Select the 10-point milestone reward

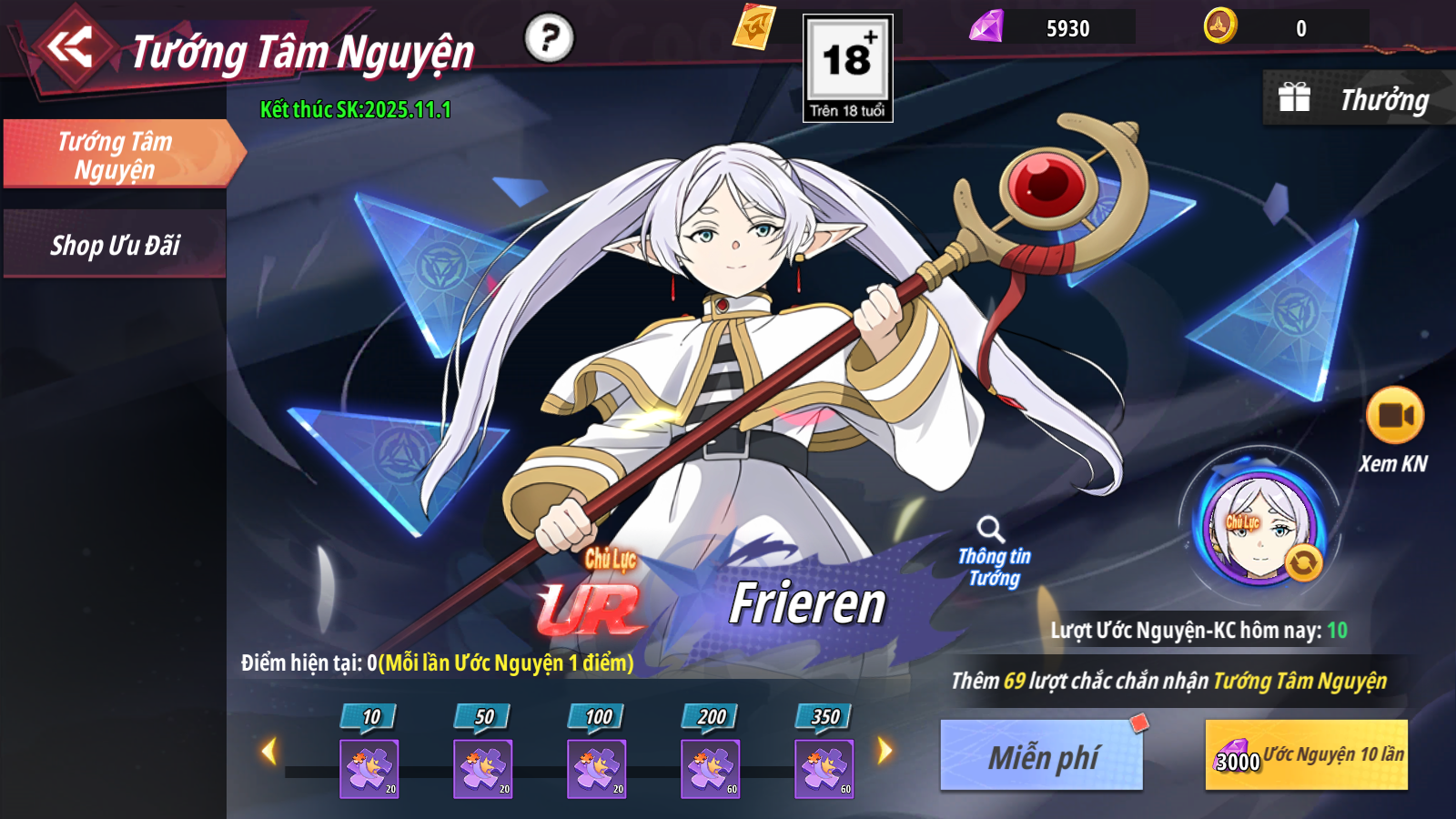tap(369, 769)
